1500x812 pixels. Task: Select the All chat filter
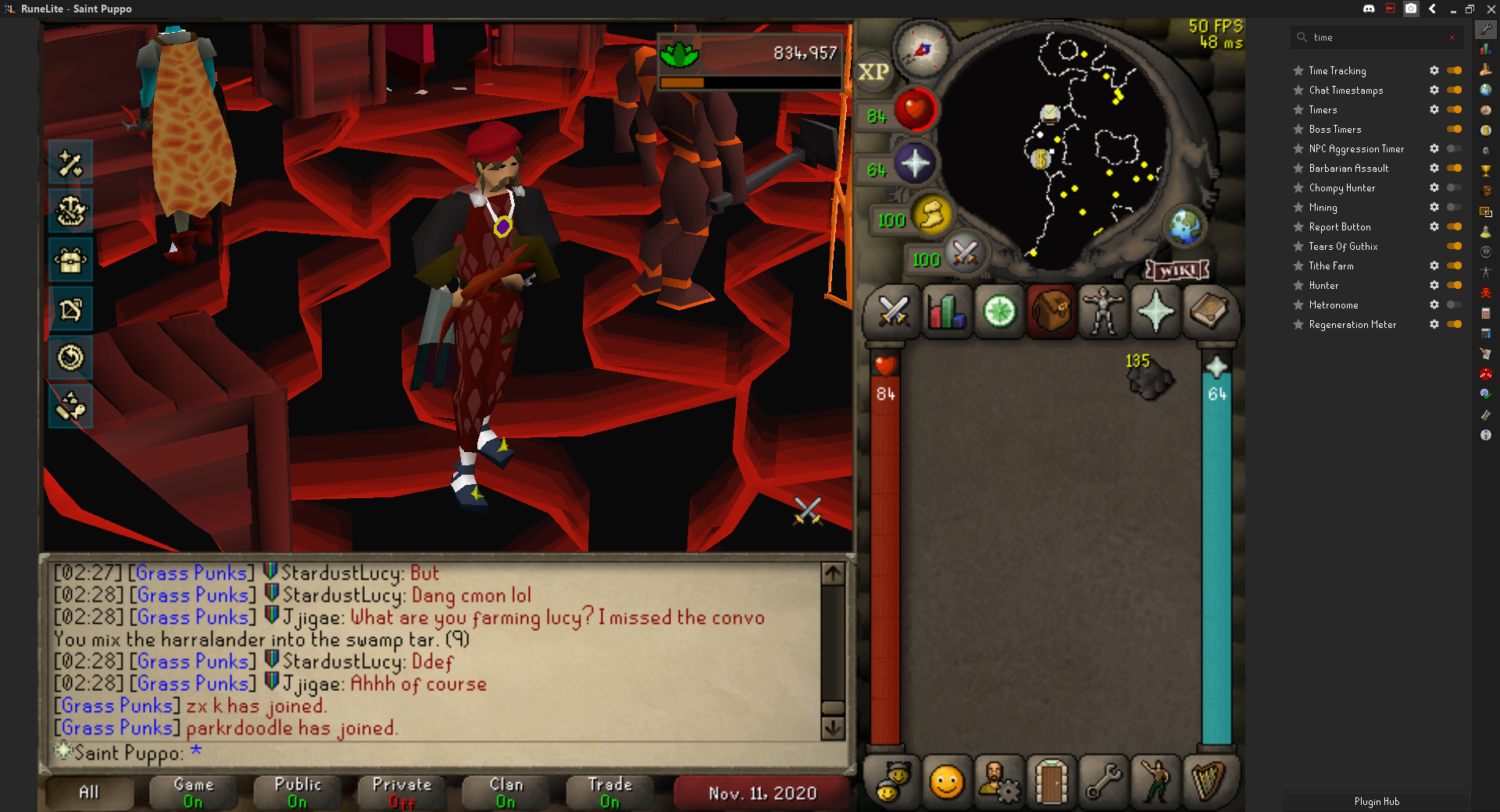click(89, 792)
